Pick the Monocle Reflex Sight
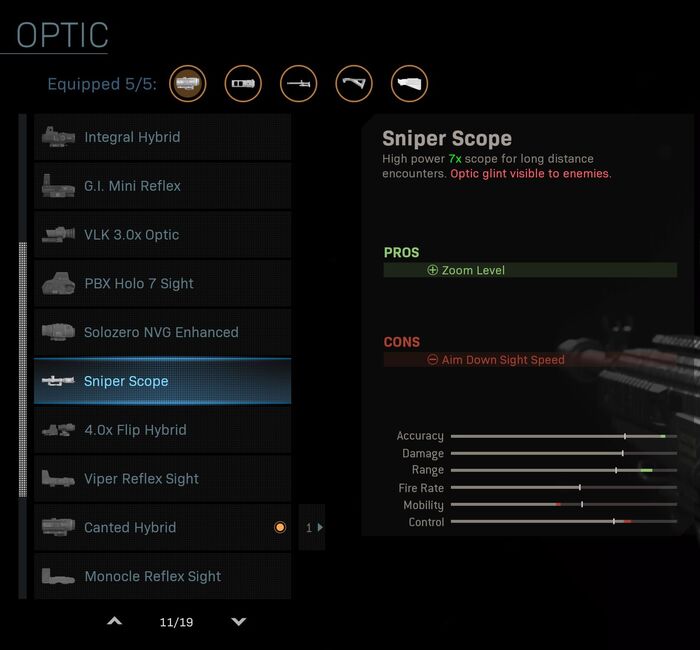Viewport: 700px width, 650px height. (x=162, y=576)
